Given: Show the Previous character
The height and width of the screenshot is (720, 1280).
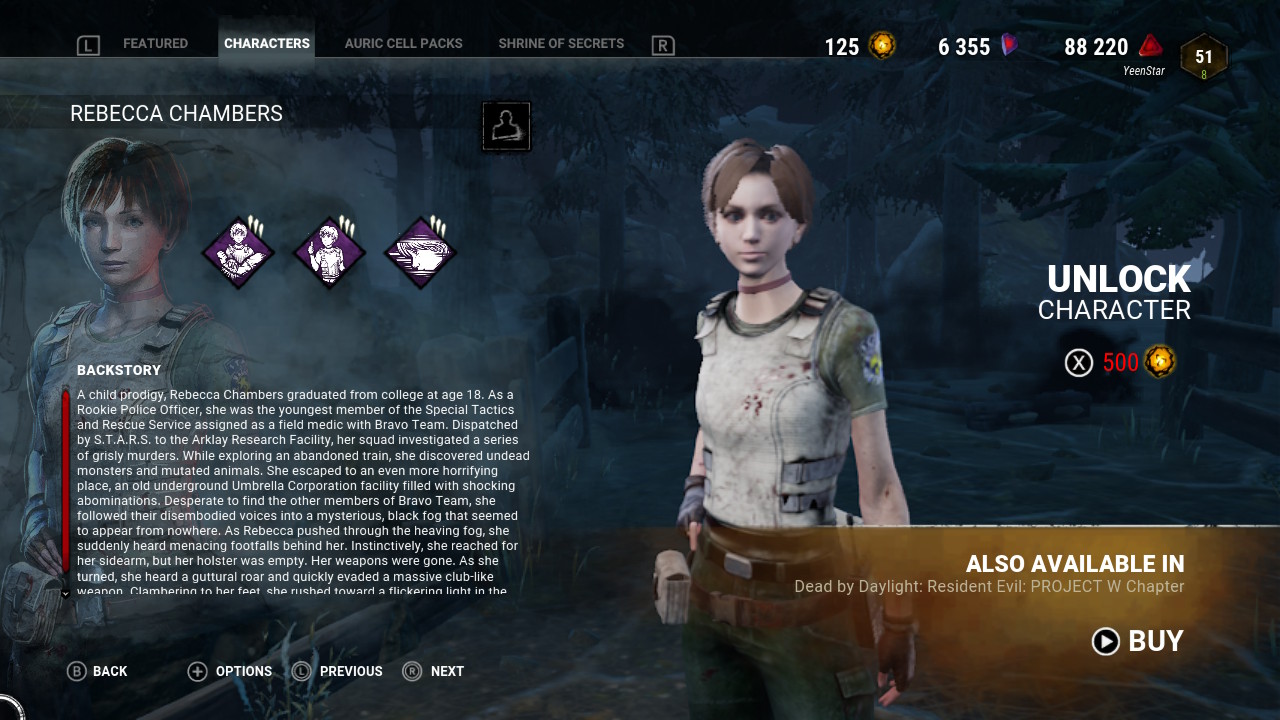Looking at the screenshot, I should click(338, 671).
